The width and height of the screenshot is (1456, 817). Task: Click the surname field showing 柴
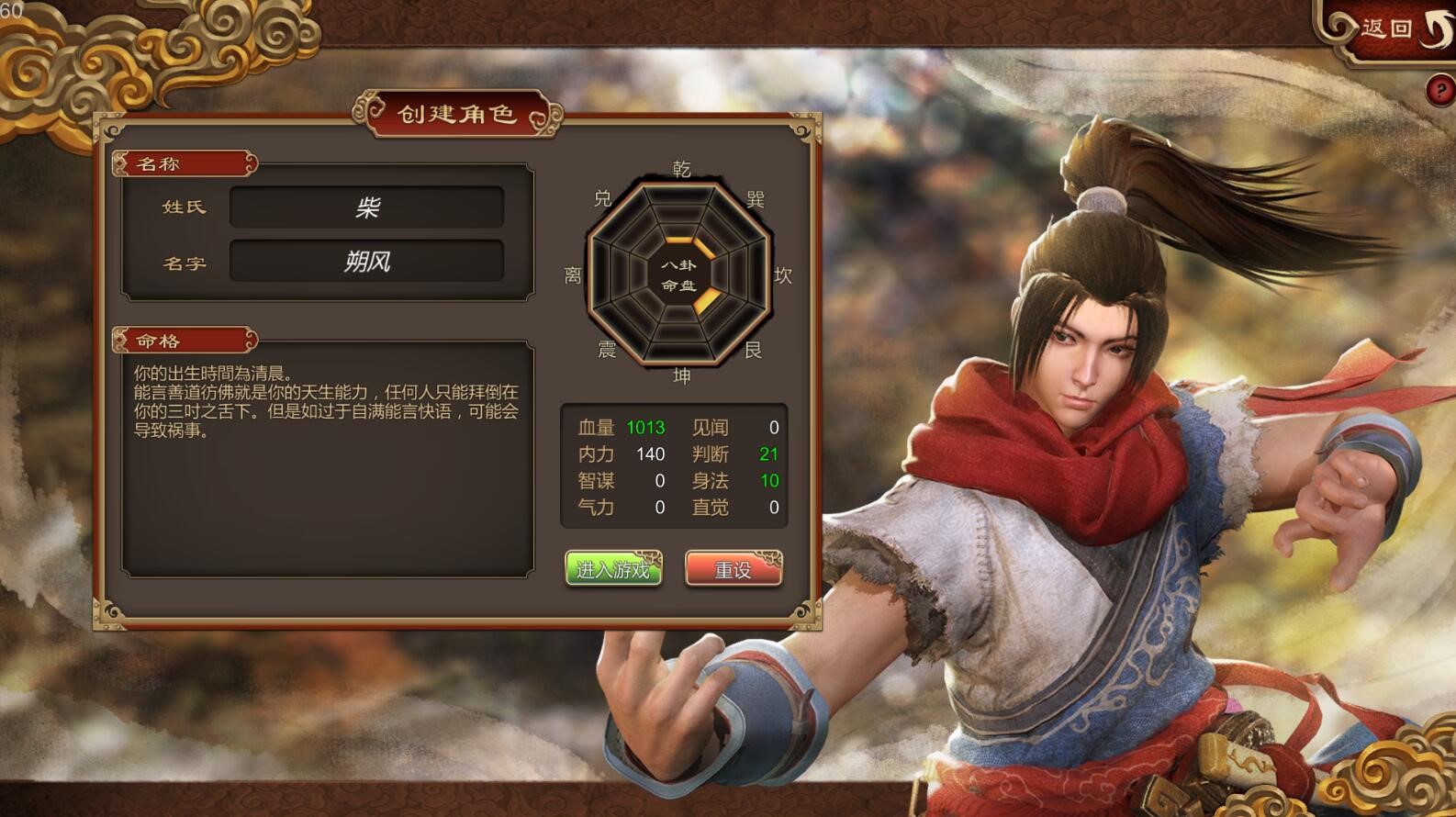(x=366, y=207)
